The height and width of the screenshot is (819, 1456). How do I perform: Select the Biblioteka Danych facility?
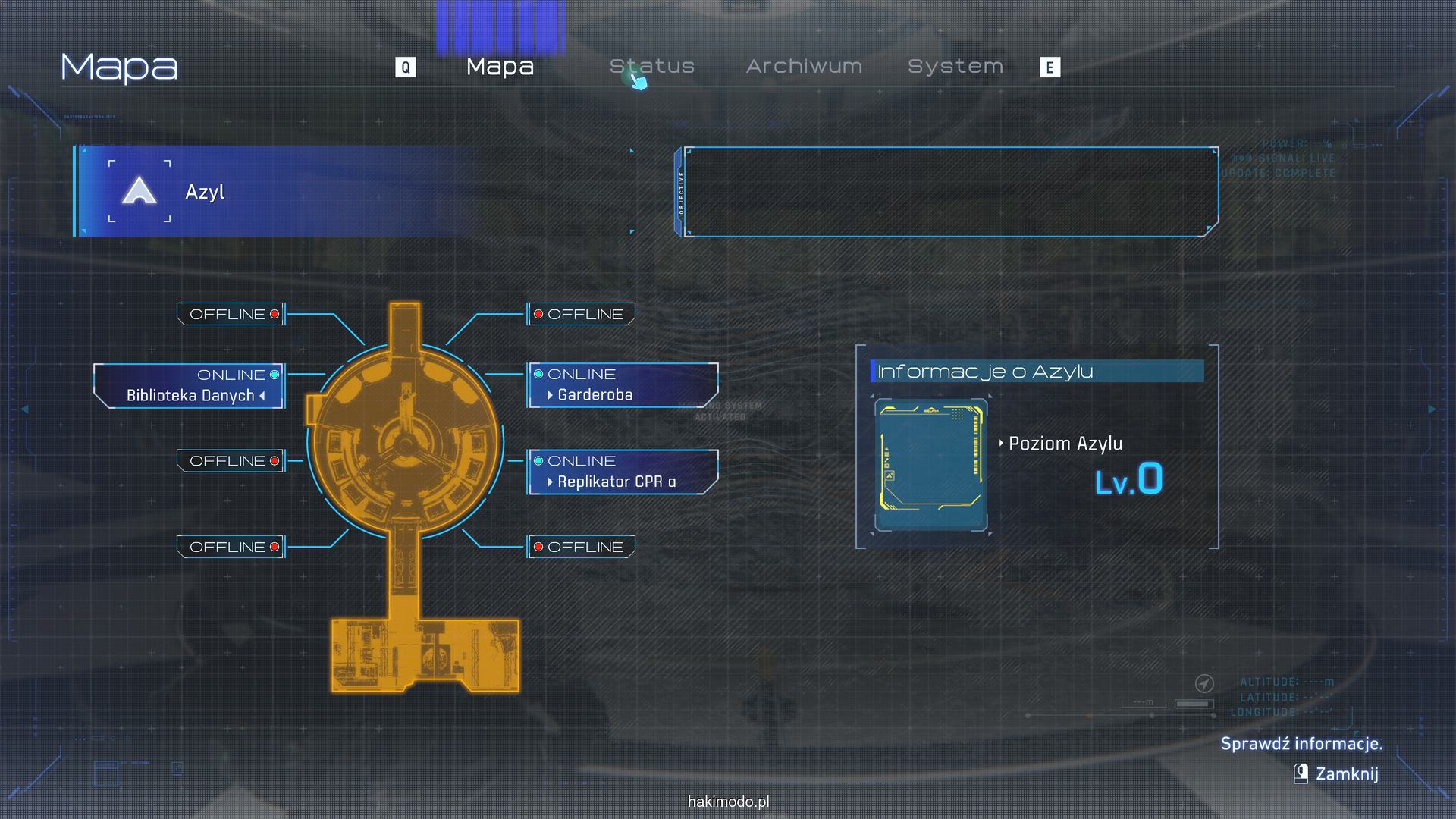click(190, 387)
